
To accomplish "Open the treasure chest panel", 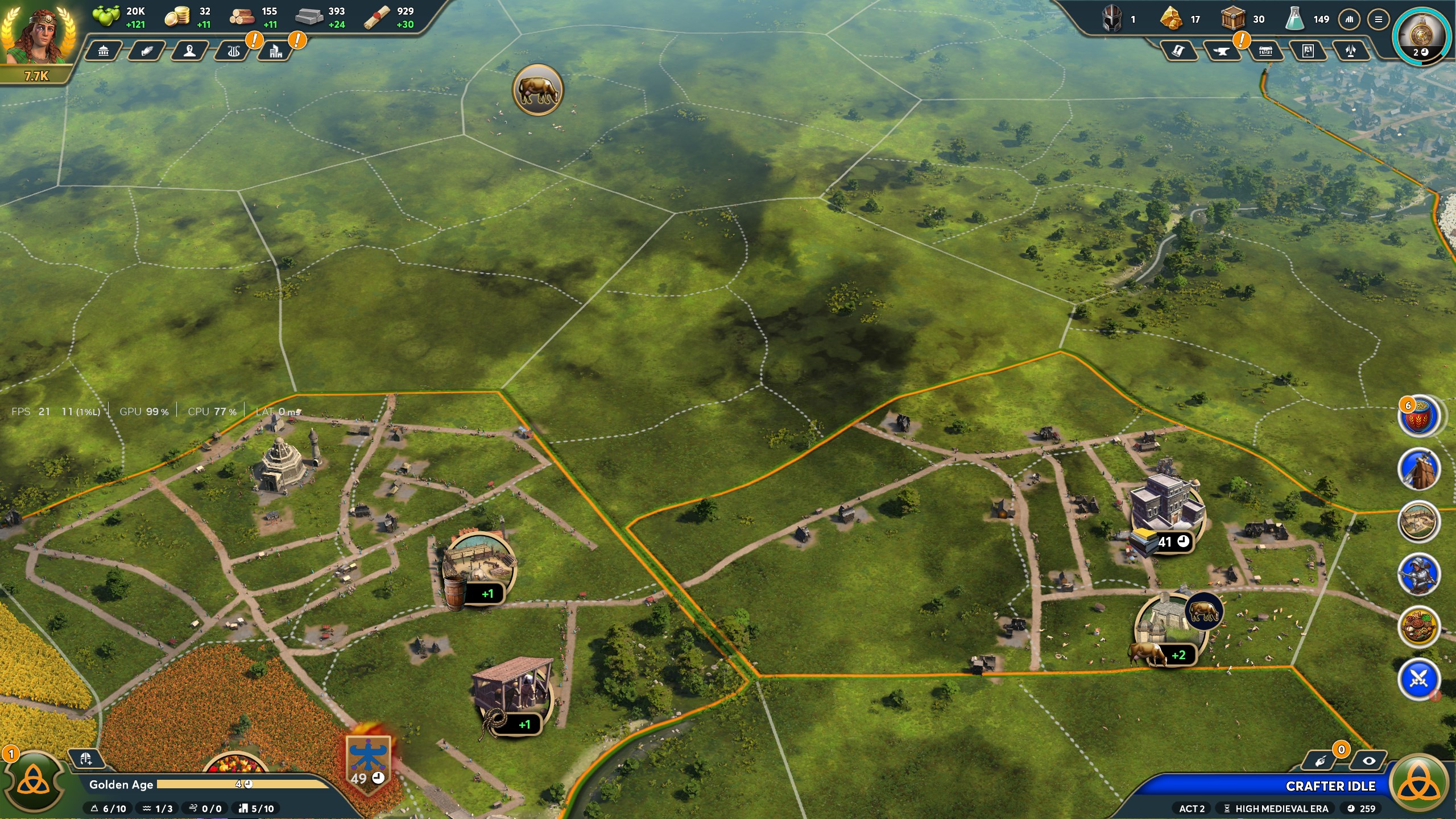I will pos(1265,52).
